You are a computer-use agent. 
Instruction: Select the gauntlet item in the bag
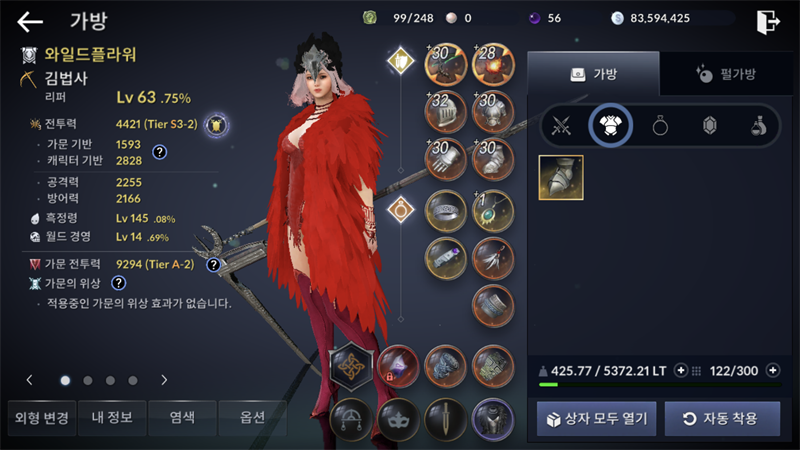tap(561, 177)
